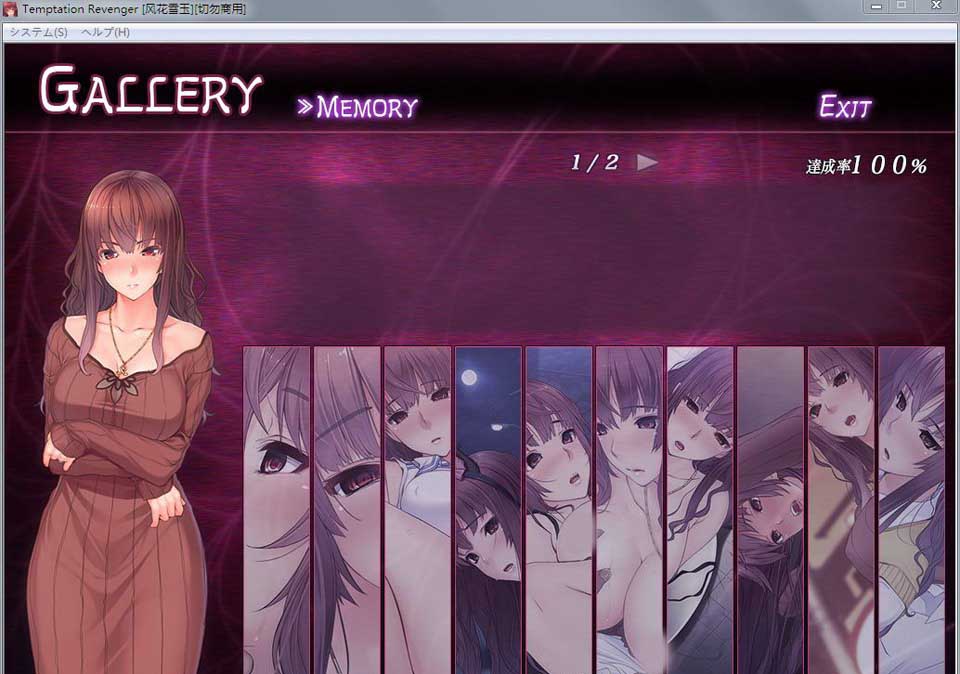Switch to the Memory section
The image size is (960, 674).
pos(357,107)
